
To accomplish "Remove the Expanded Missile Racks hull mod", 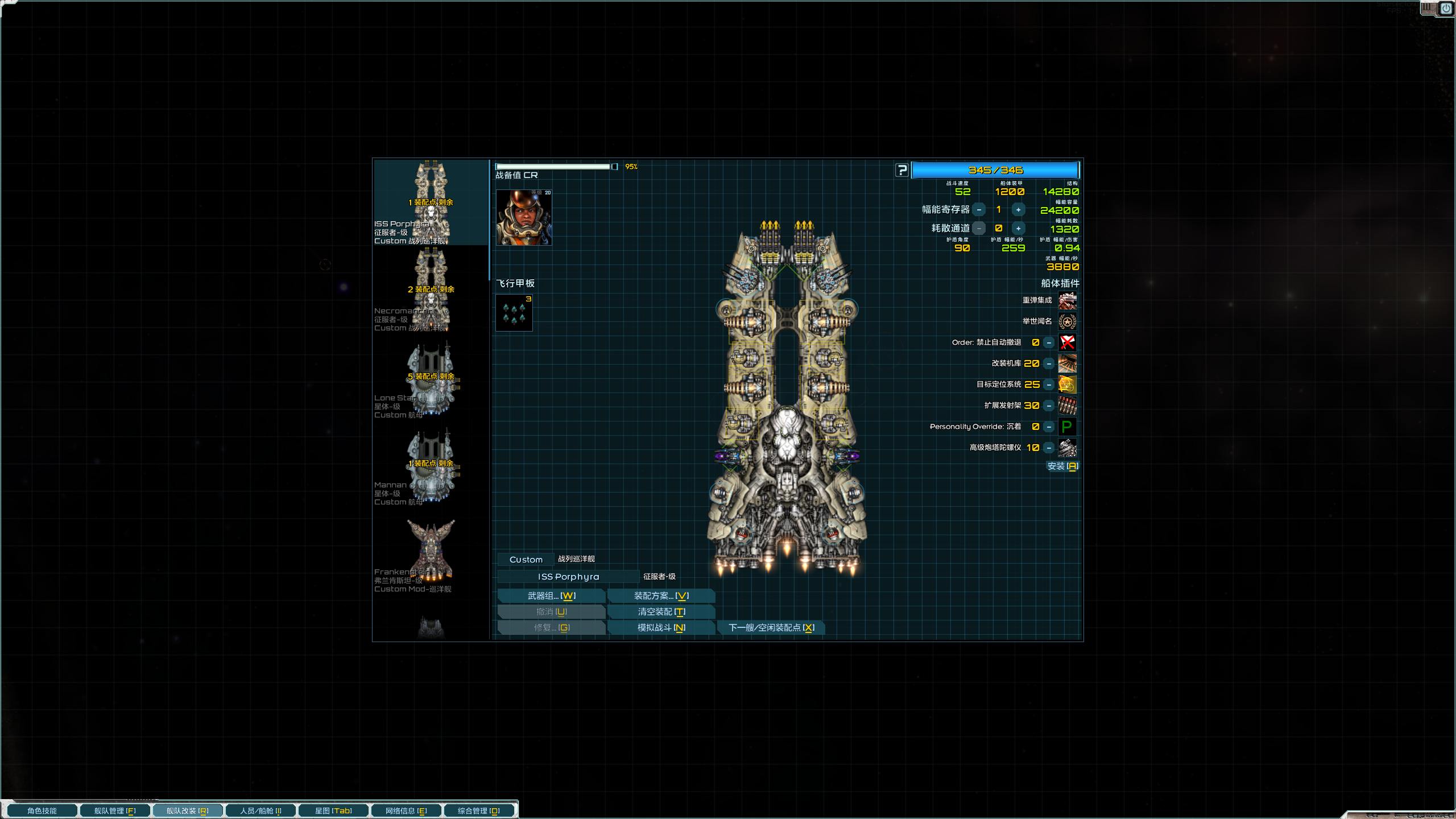I will point(1049,406).
